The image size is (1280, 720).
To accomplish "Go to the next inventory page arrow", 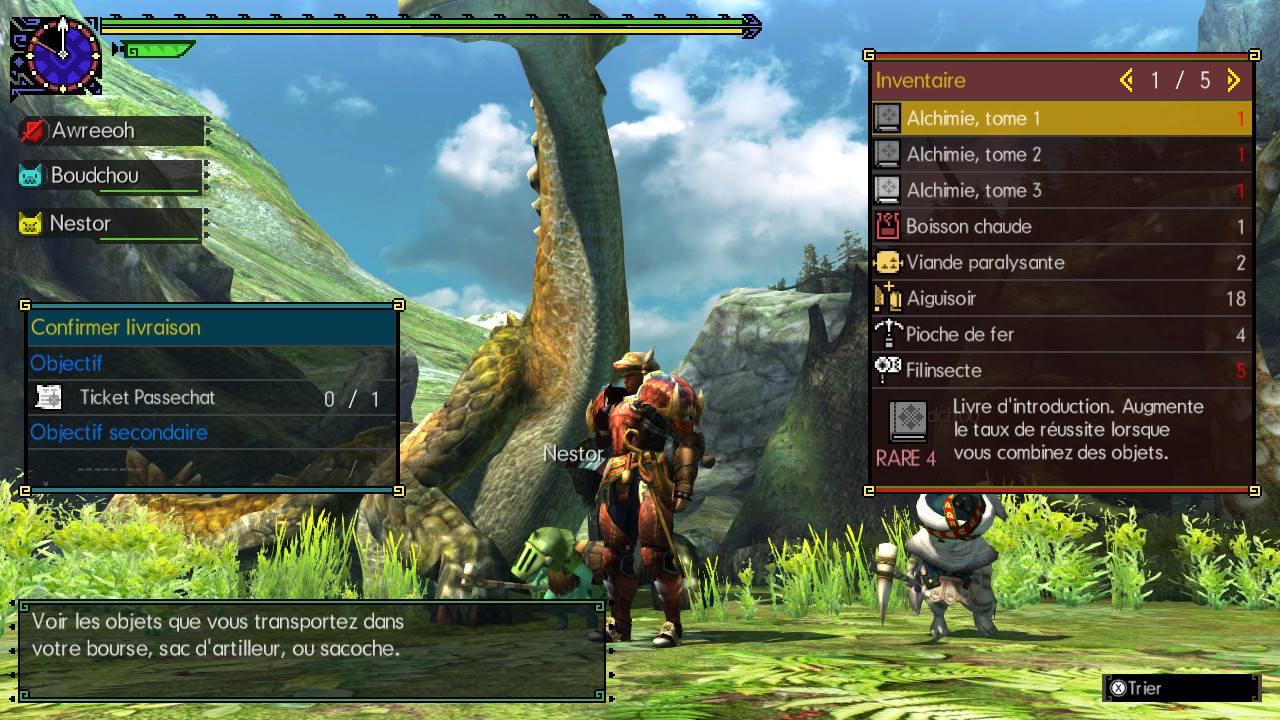I will [x=1233, y=80].
